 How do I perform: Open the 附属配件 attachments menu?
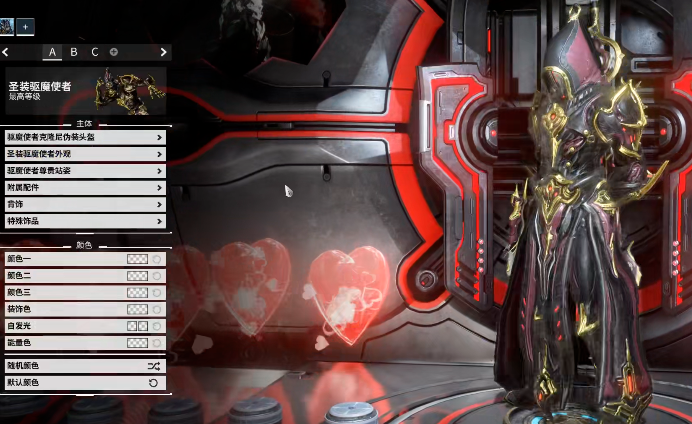[85, 187]
